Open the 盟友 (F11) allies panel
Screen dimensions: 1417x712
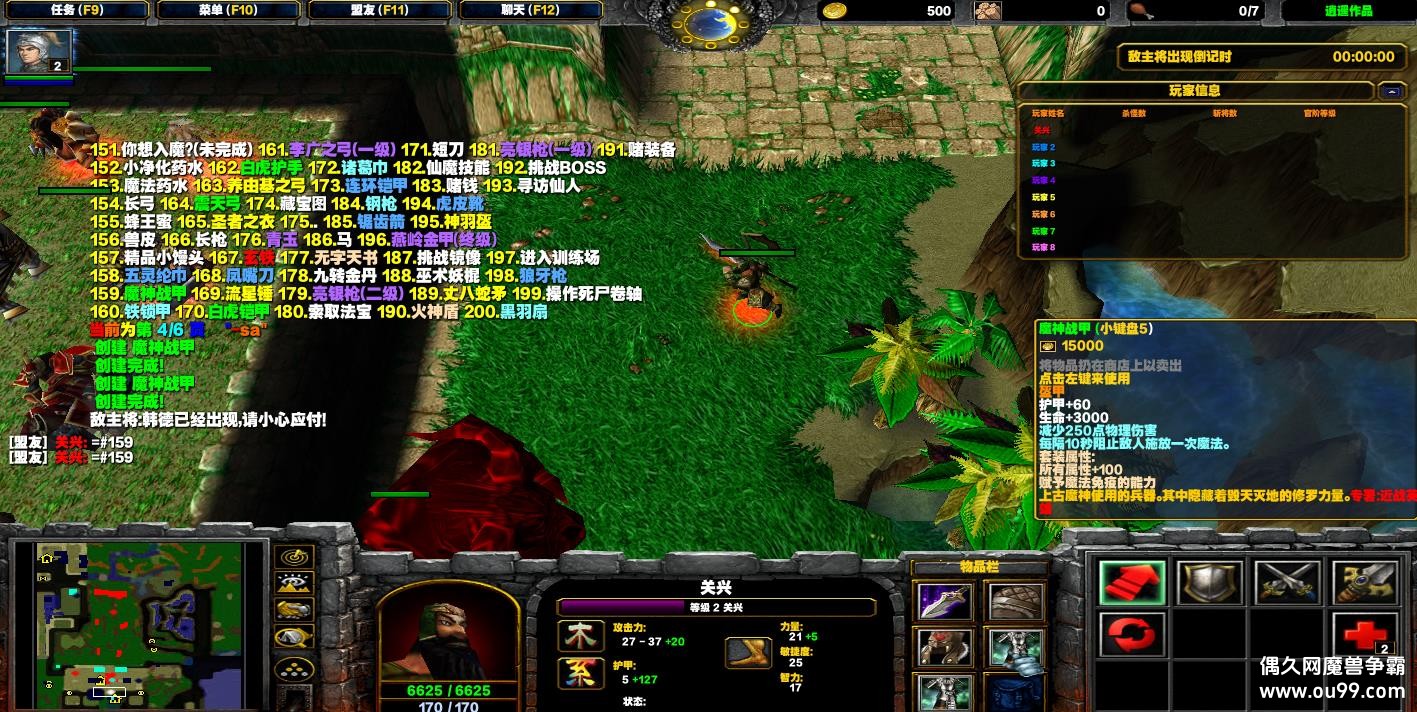381,10
